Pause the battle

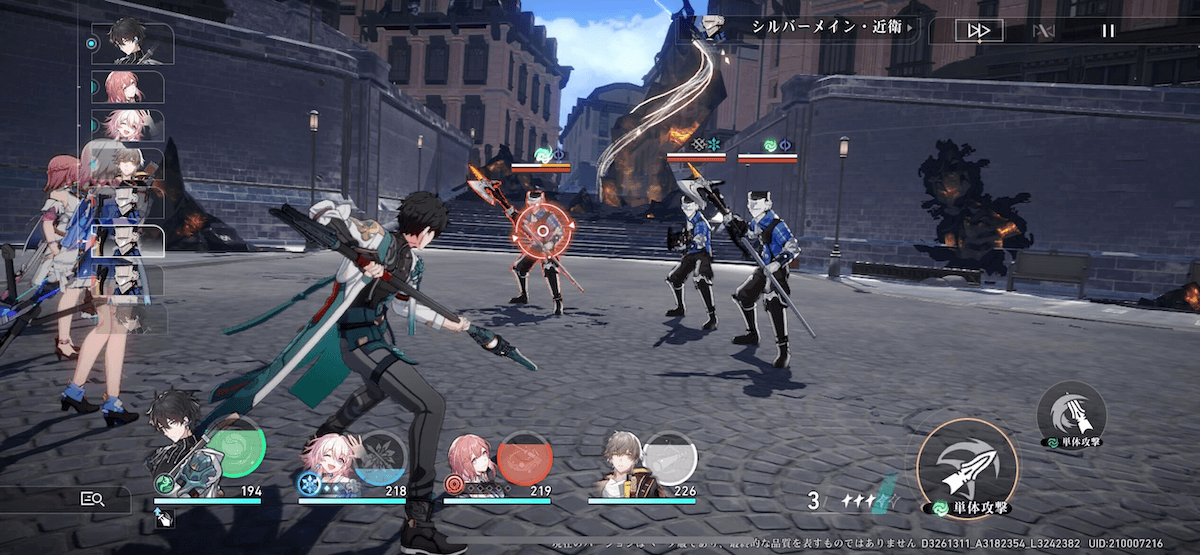pos(1107,31)
